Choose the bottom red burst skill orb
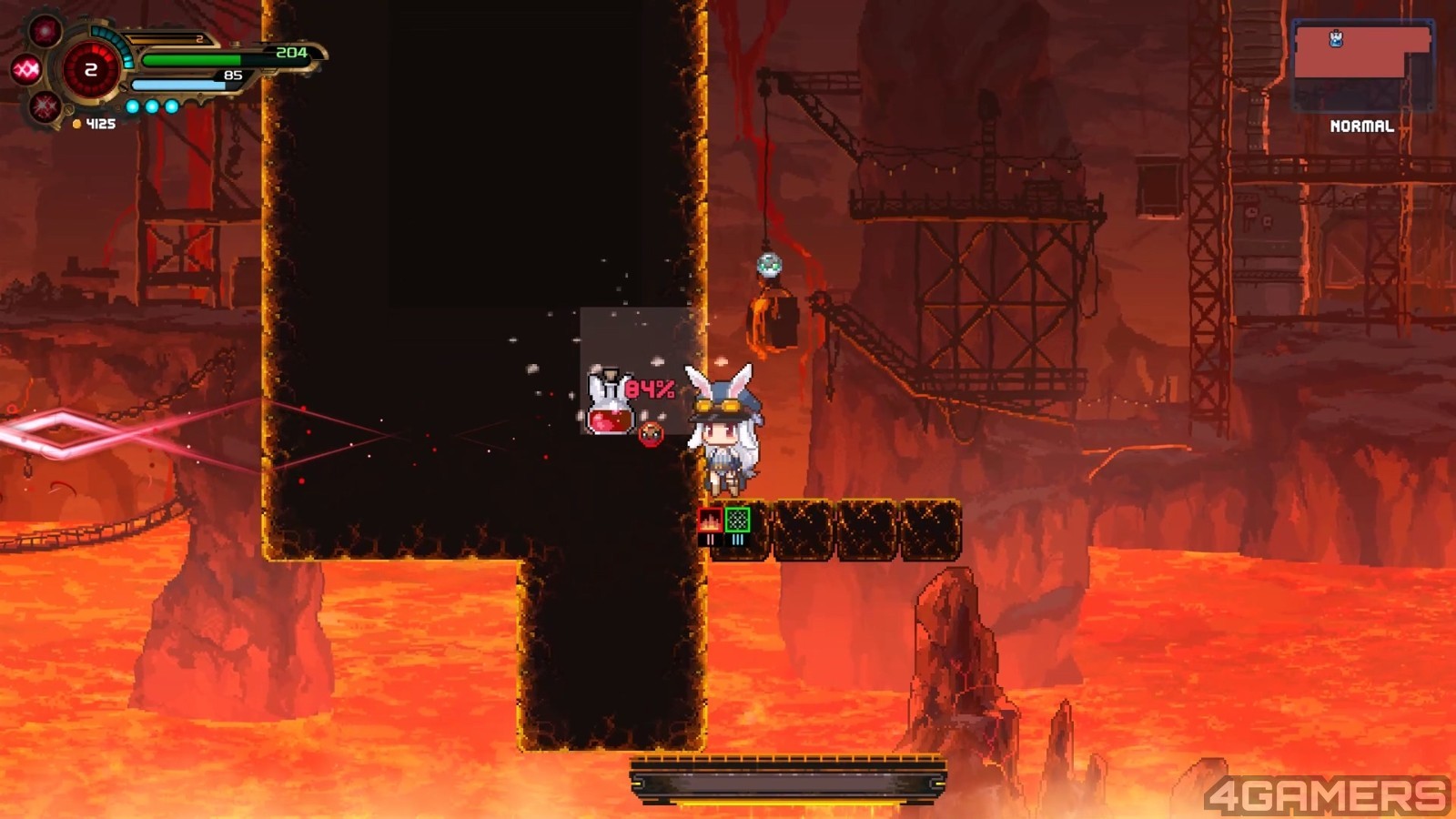The image size is (1456, 819). [45, 107]
